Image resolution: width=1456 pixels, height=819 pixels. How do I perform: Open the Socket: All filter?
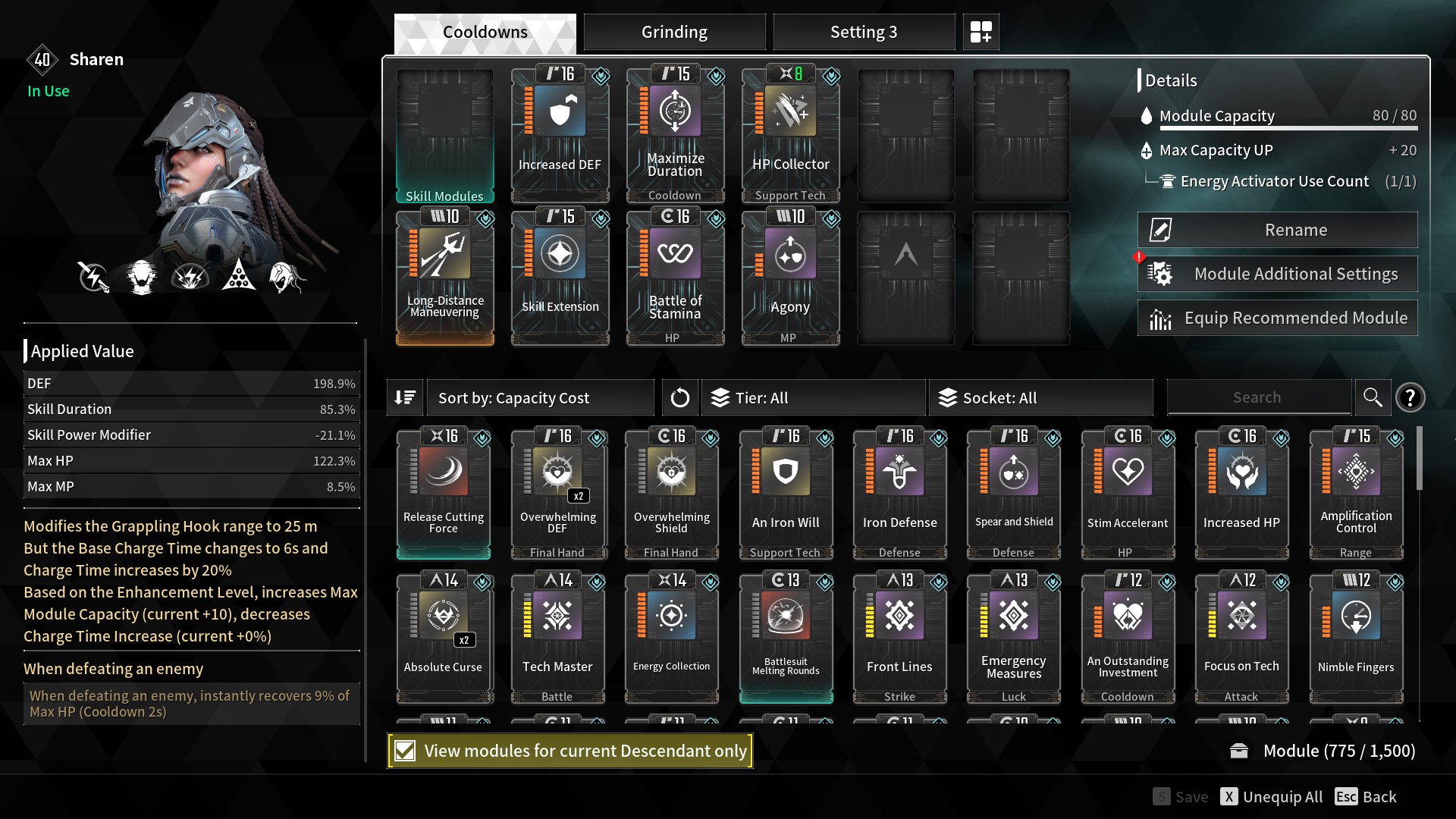(x=1040, y=398)
